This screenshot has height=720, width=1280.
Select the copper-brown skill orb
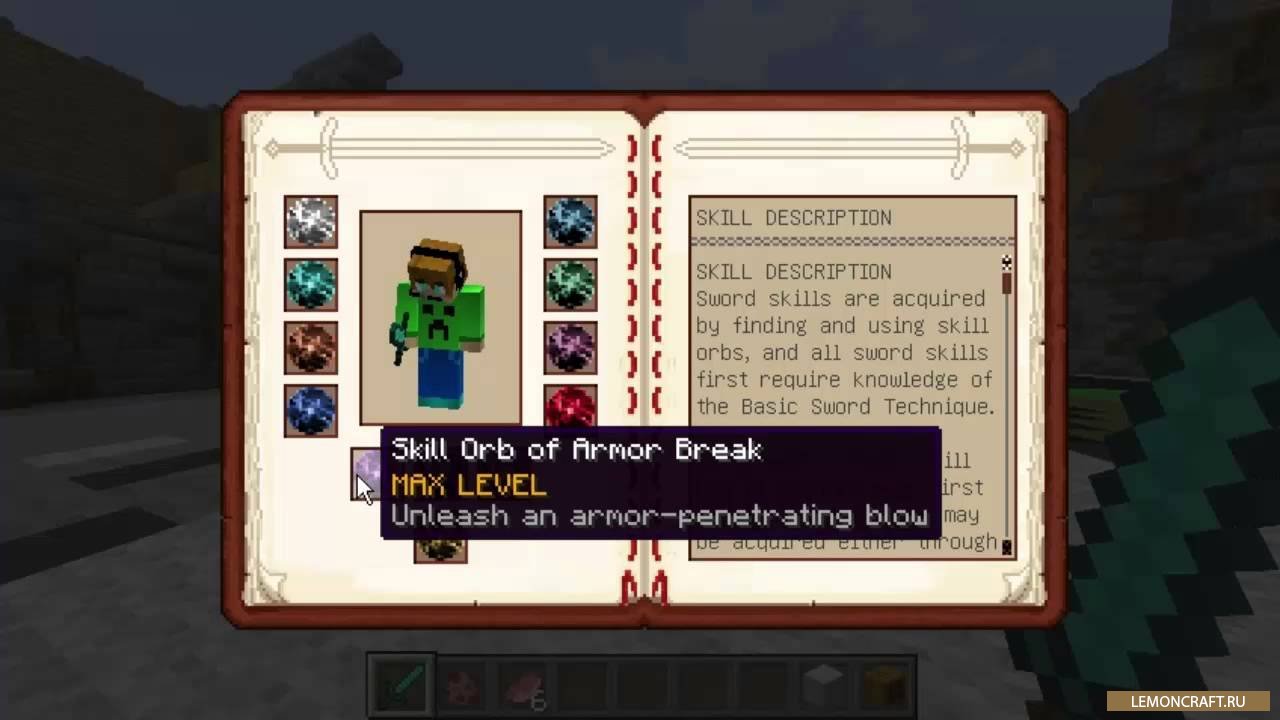(x=310, y=347)
